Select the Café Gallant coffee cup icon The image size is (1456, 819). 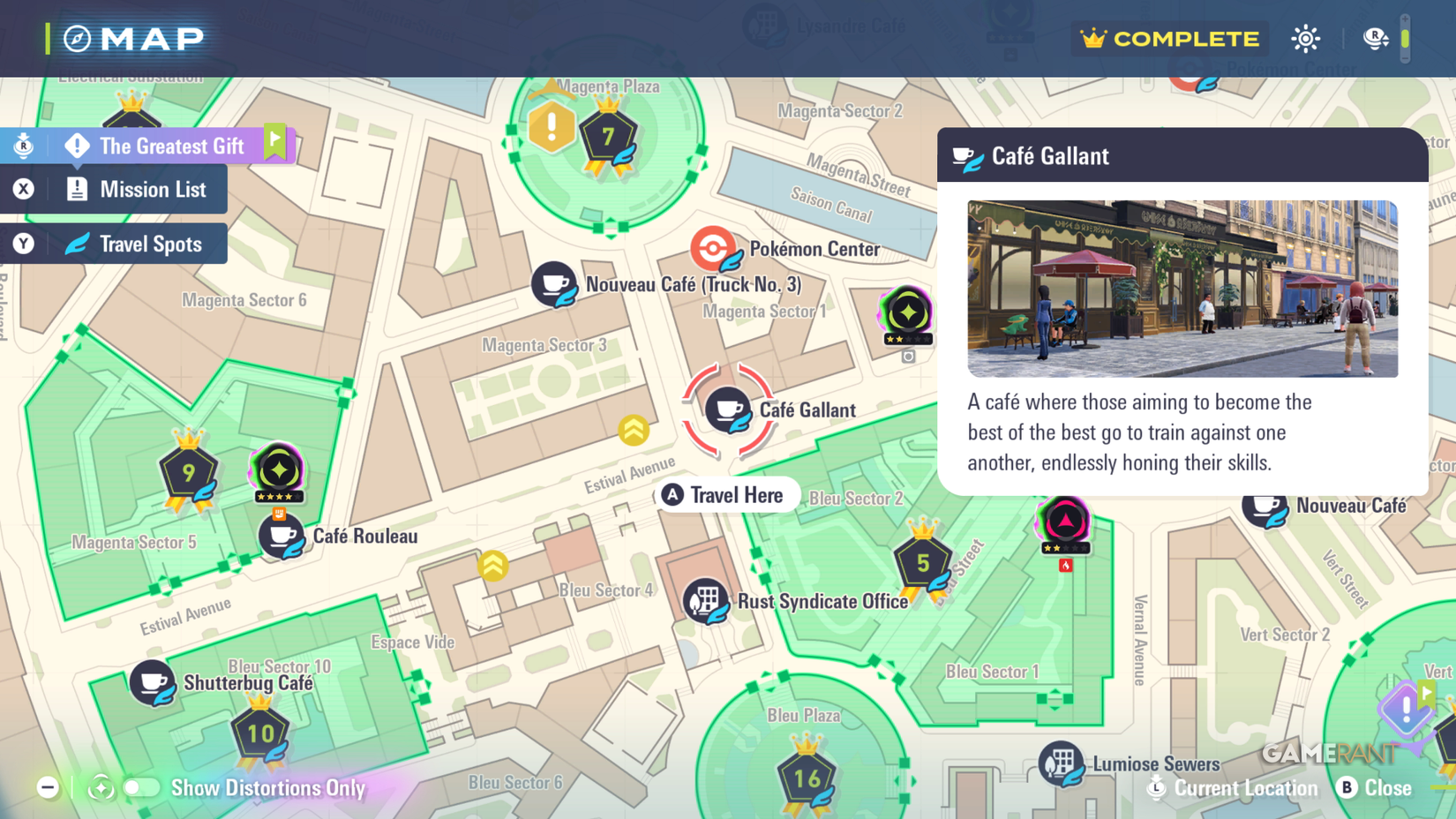(x=728, y=408)
